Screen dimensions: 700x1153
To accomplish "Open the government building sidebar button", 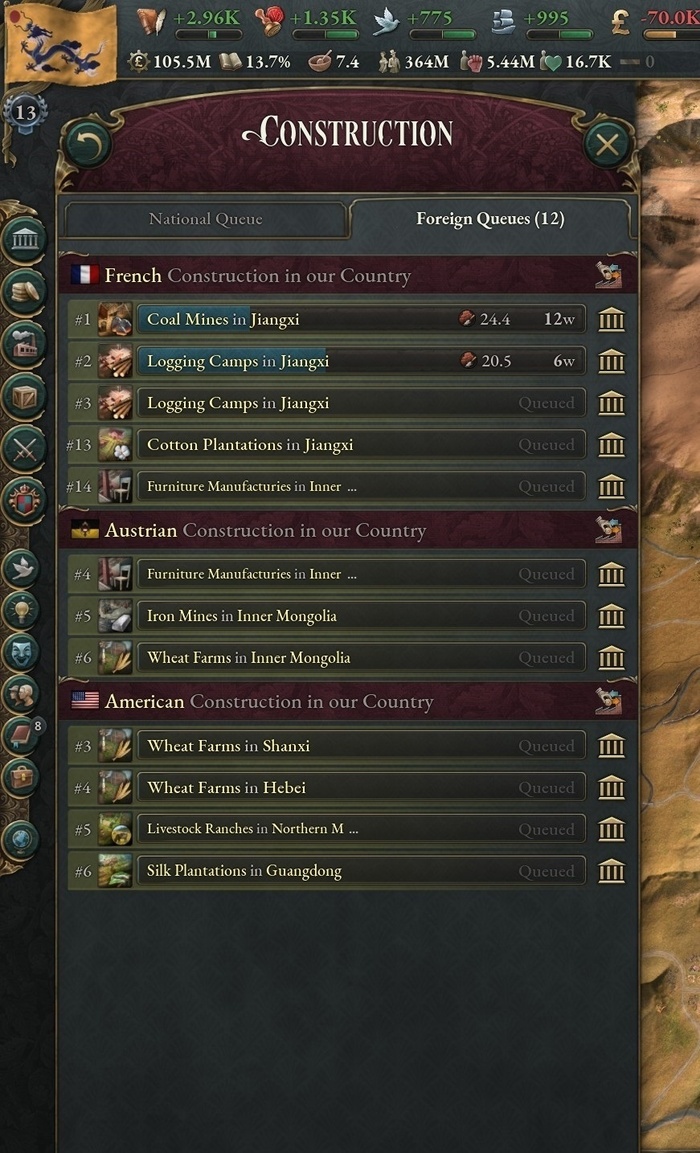I will coord(24,240).
